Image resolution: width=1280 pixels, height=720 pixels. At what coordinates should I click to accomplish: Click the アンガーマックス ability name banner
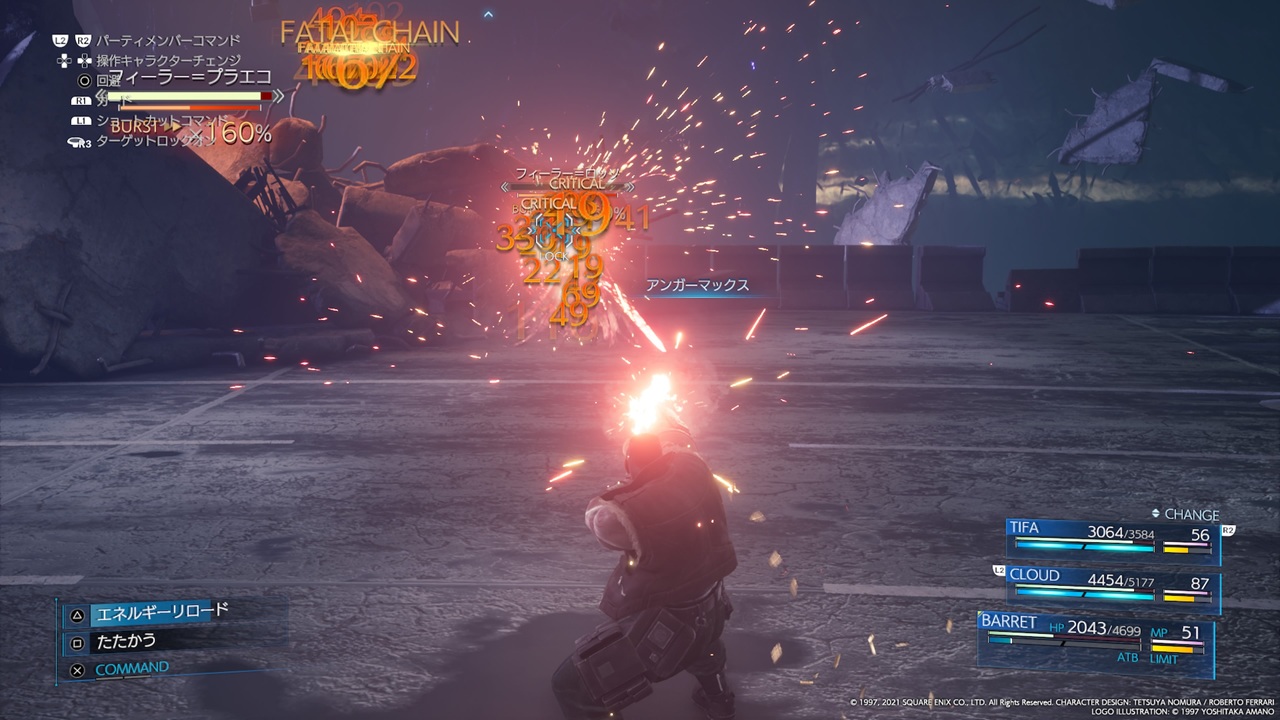coord(700,285)
